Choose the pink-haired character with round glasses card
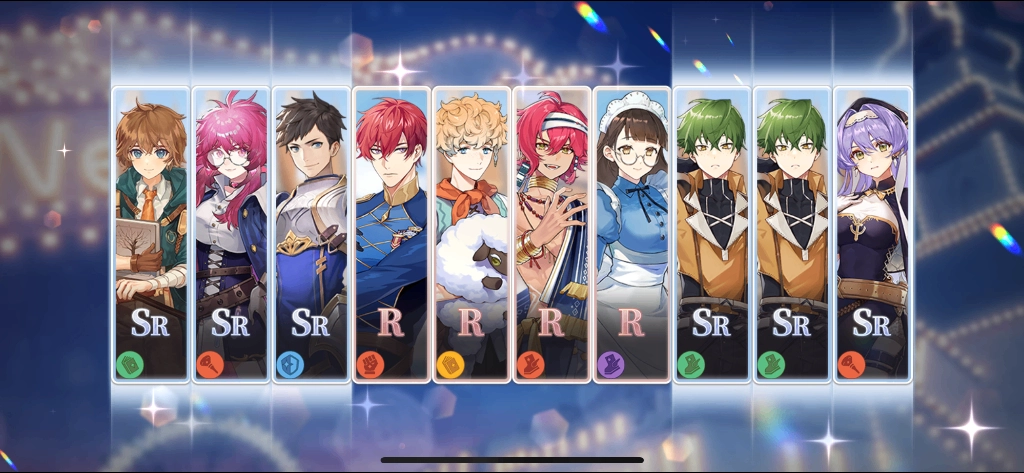 [231, 235]
